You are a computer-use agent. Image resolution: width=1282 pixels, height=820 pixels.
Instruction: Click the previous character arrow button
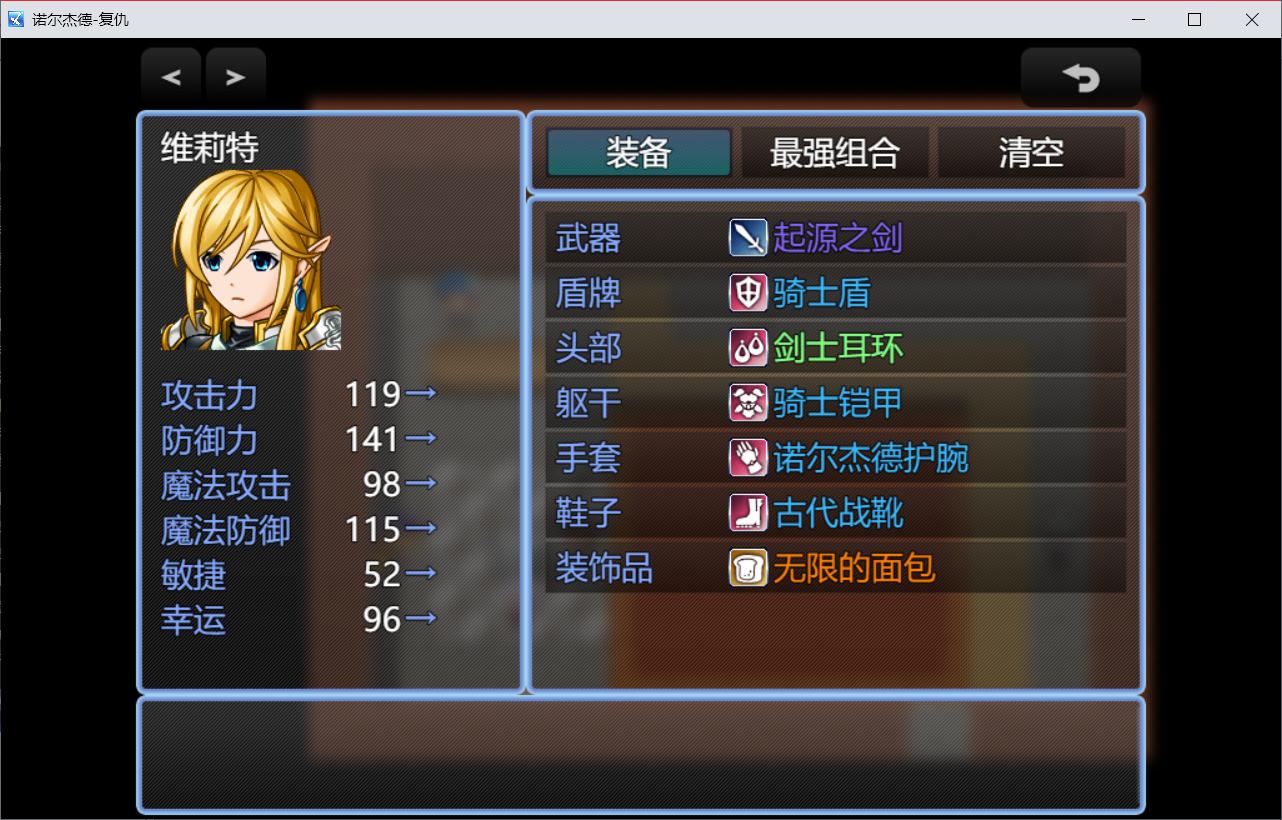point(170,77)
